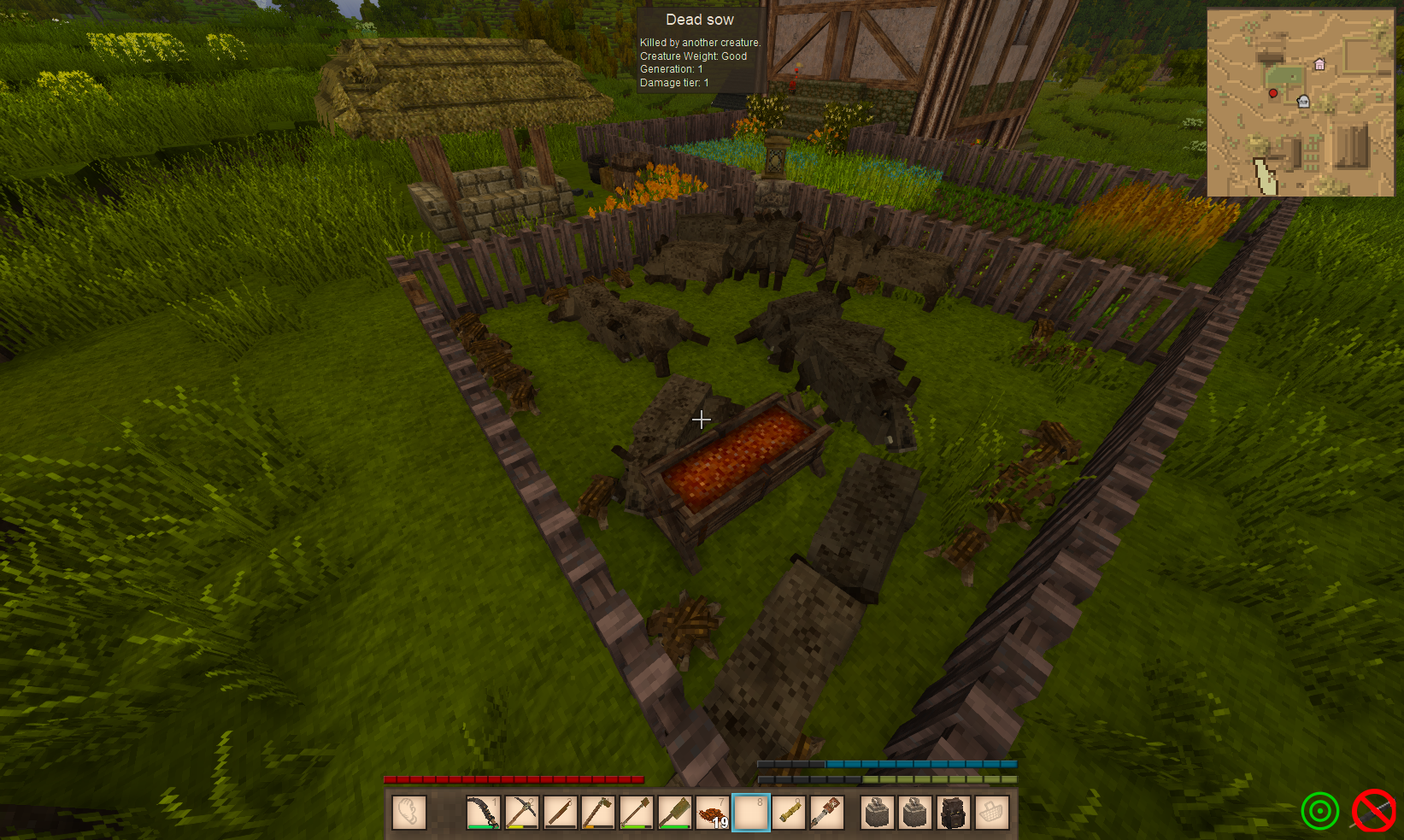
Task: Click the empty offhand slot
Action: [x=409, y=813]
